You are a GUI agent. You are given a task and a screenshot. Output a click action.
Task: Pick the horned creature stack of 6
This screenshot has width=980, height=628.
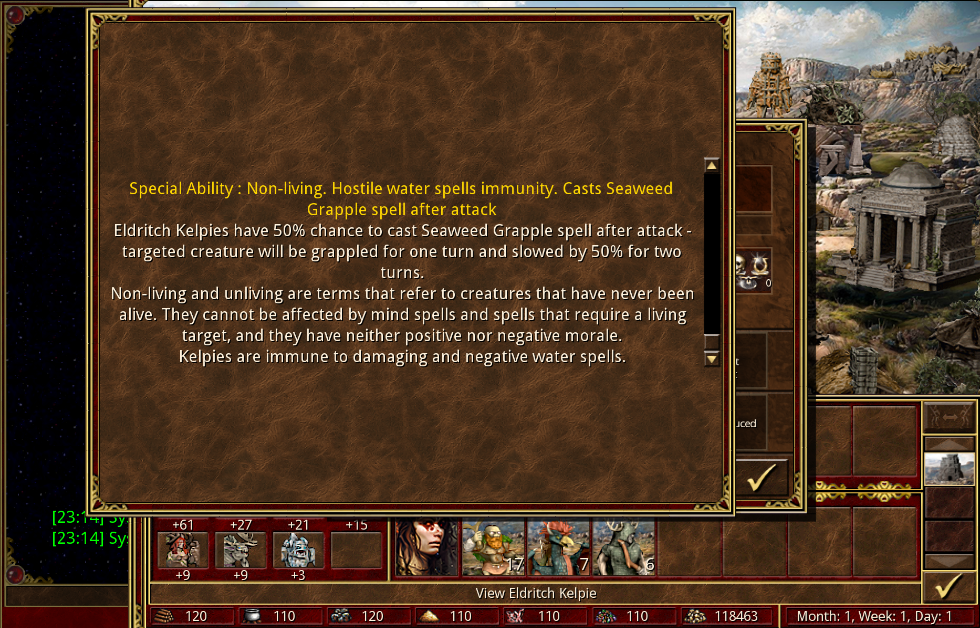(x=623, y=548)
